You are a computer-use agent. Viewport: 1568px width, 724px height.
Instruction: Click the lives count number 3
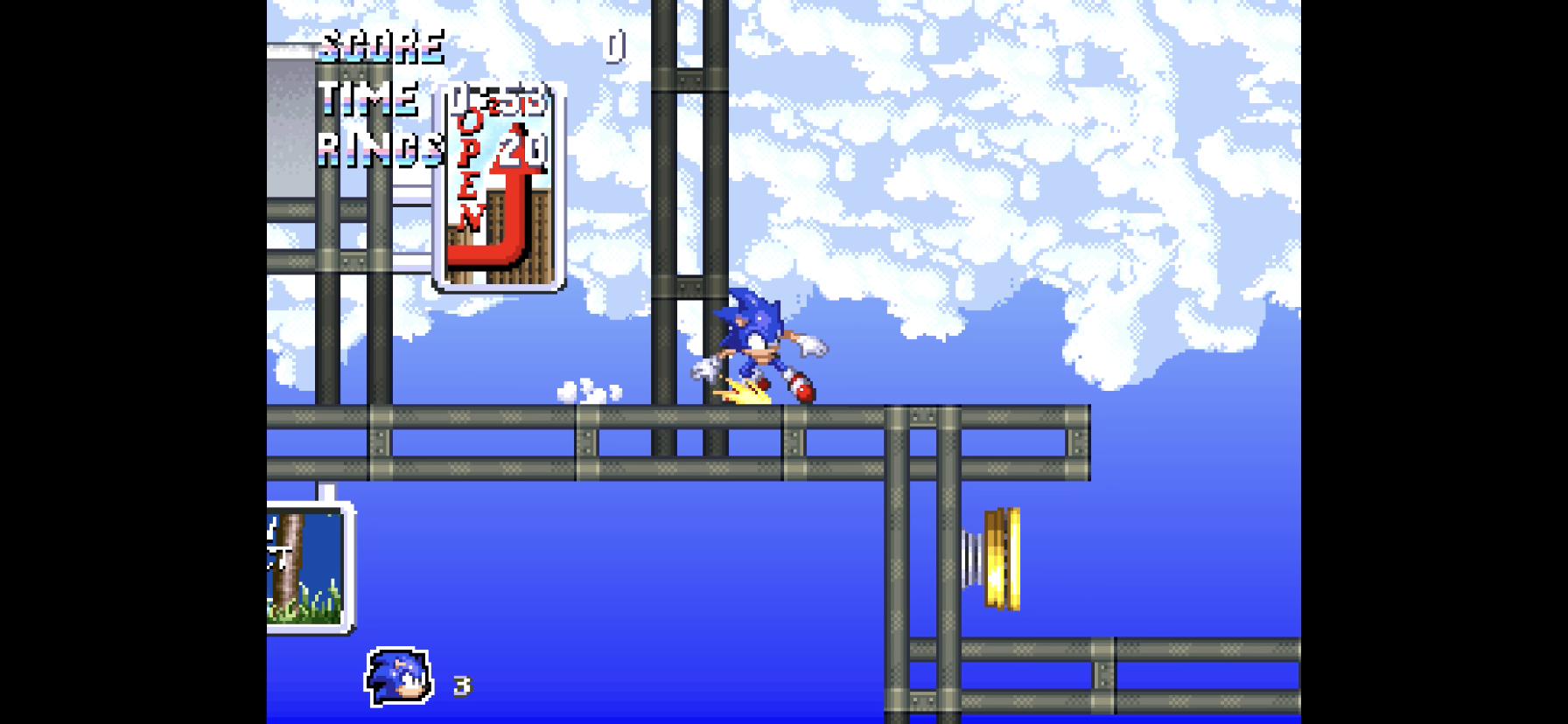click(x=462, y=687)
